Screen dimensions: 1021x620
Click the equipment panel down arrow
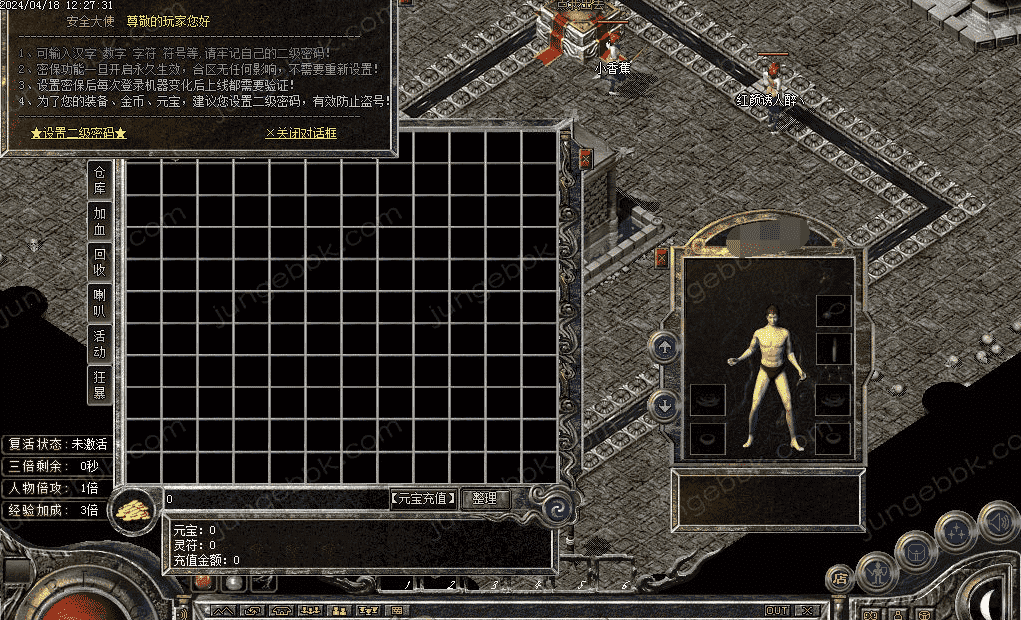pos(663,405)
